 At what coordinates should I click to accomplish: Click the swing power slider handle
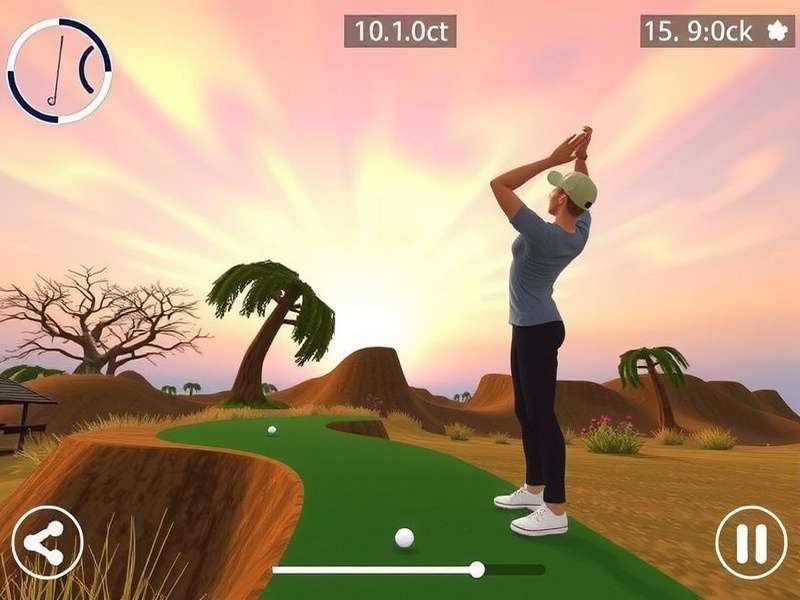[x=477, y=570]
